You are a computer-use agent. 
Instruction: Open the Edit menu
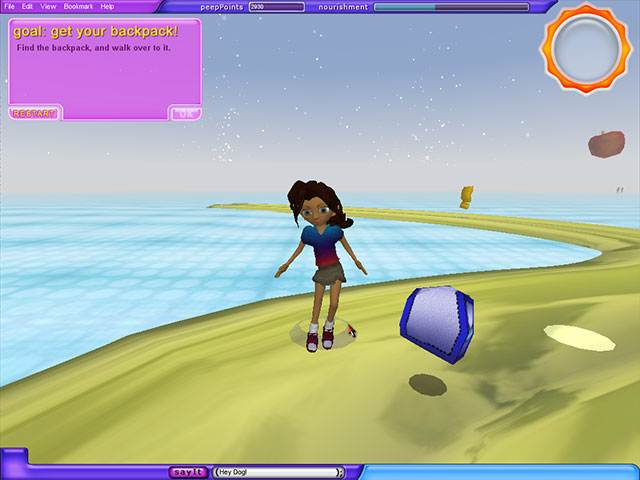[27, 7]
